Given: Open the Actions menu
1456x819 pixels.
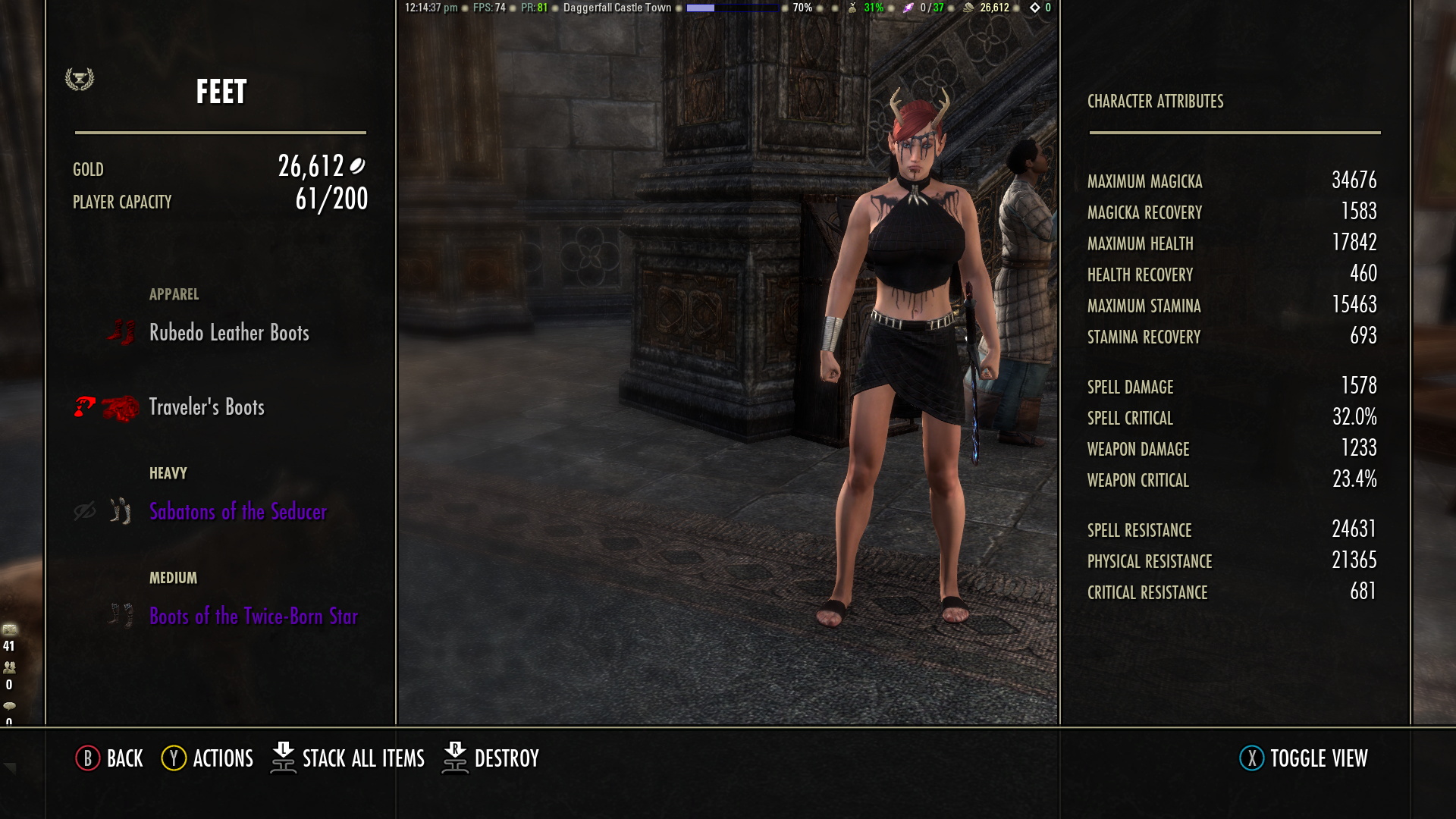Looking at the screenshot, I should tap(208, 758).
